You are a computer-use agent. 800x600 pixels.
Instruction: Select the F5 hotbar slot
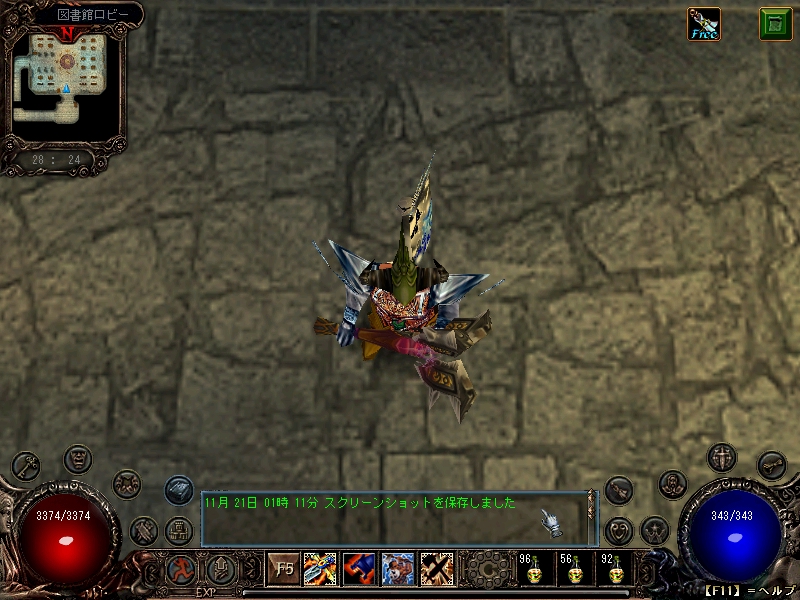284,569
